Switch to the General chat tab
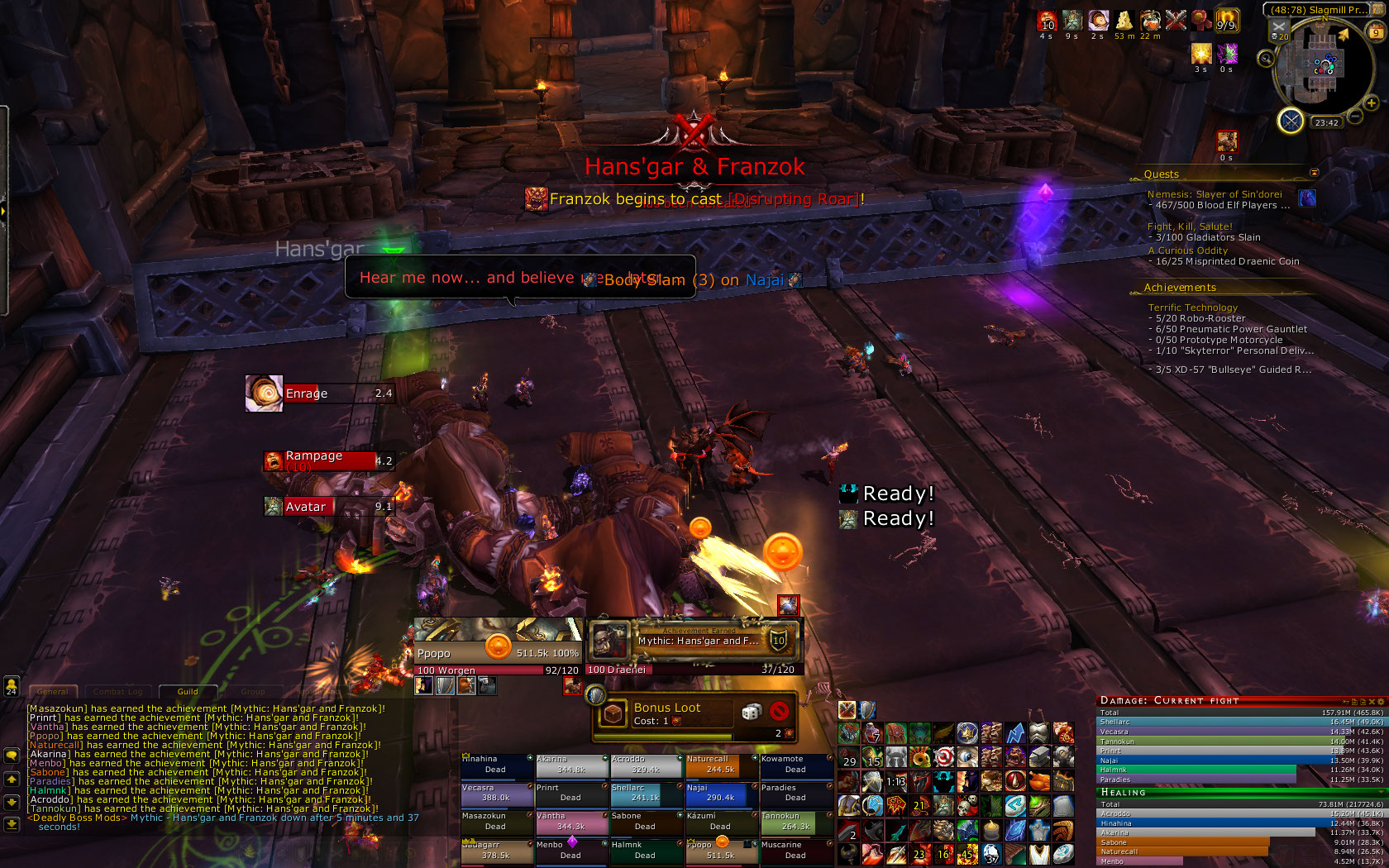Image resolution: width=1389 pixels, height=868 pixels. click(x=53, y=691)
